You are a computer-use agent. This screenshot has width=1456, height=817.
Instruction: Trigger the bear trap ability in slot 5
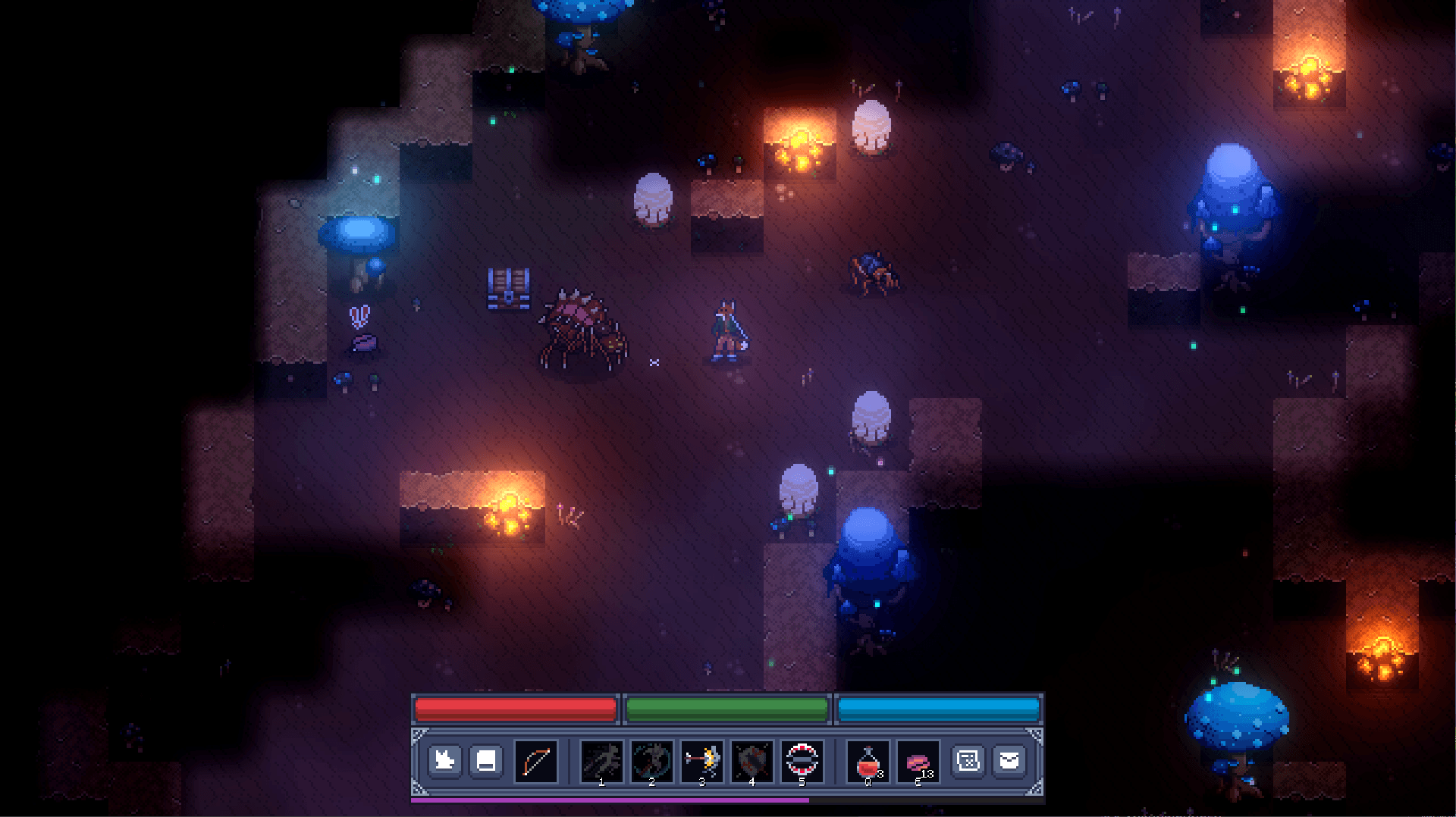(802, 761)
